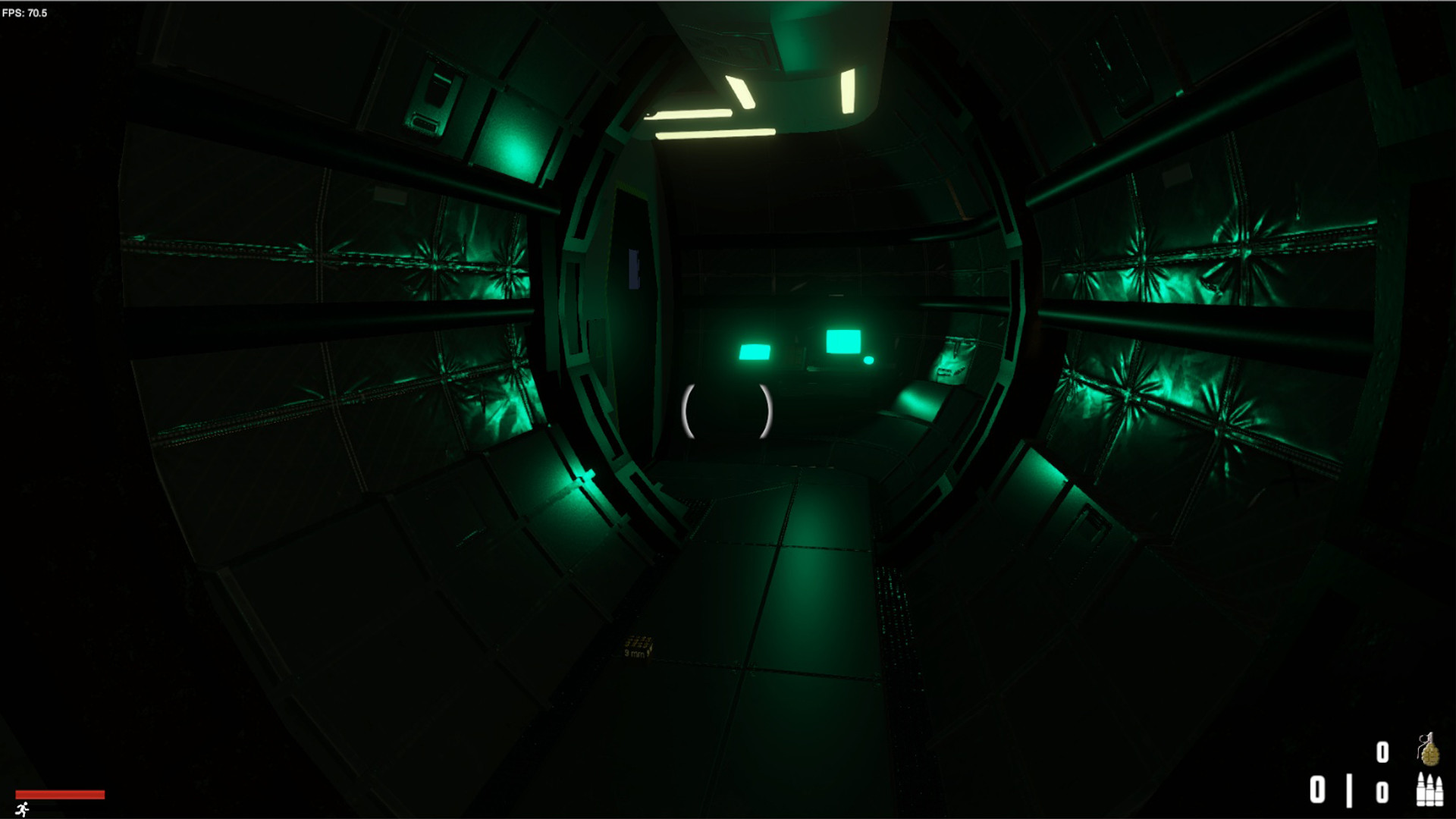The image size is (1456, 819).
Task: Click the reserve ammo count after the divider
Action: (1382, 791)
